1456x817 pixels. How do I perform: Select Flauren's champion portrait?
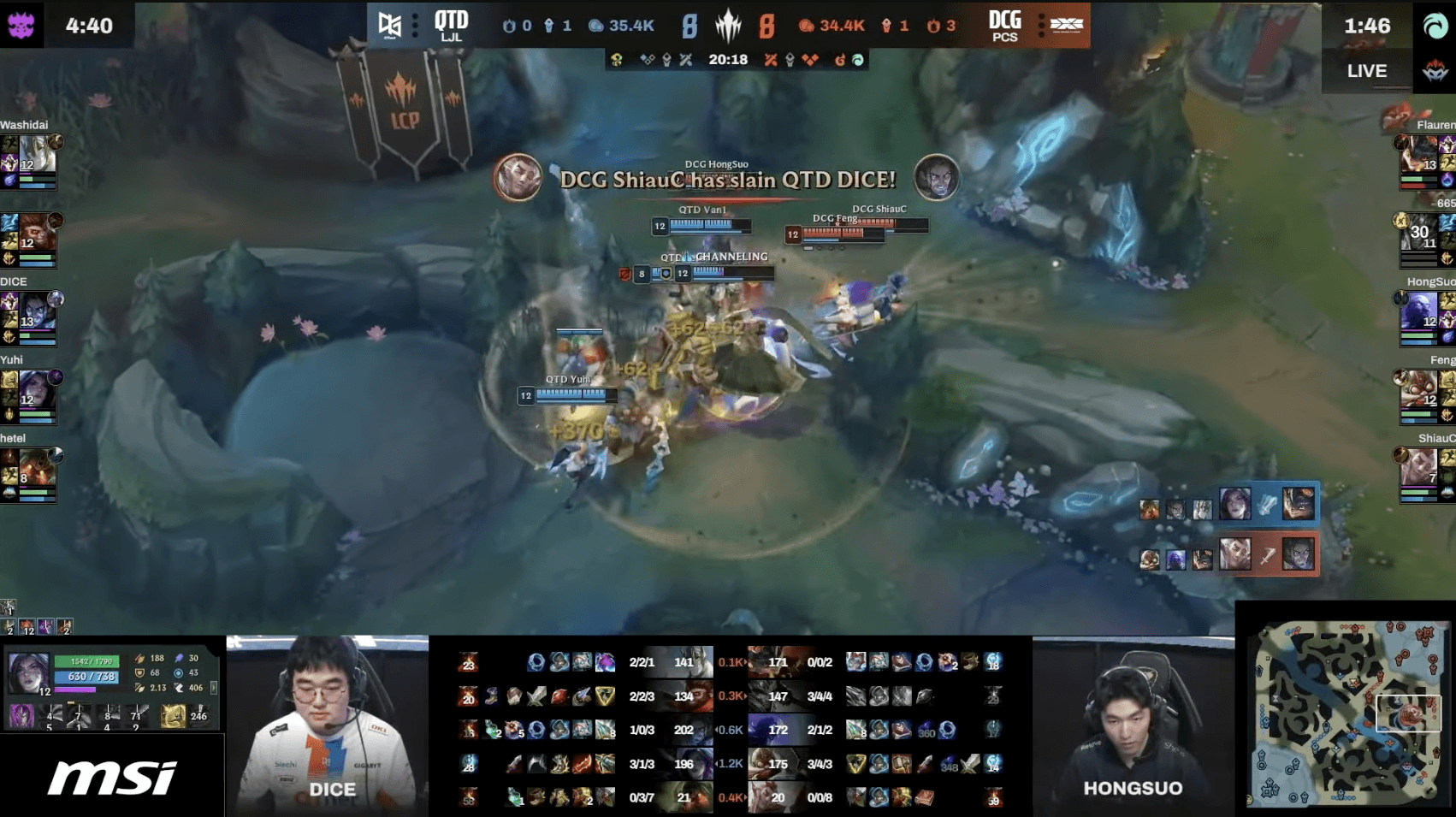[x=1418, y=156]
